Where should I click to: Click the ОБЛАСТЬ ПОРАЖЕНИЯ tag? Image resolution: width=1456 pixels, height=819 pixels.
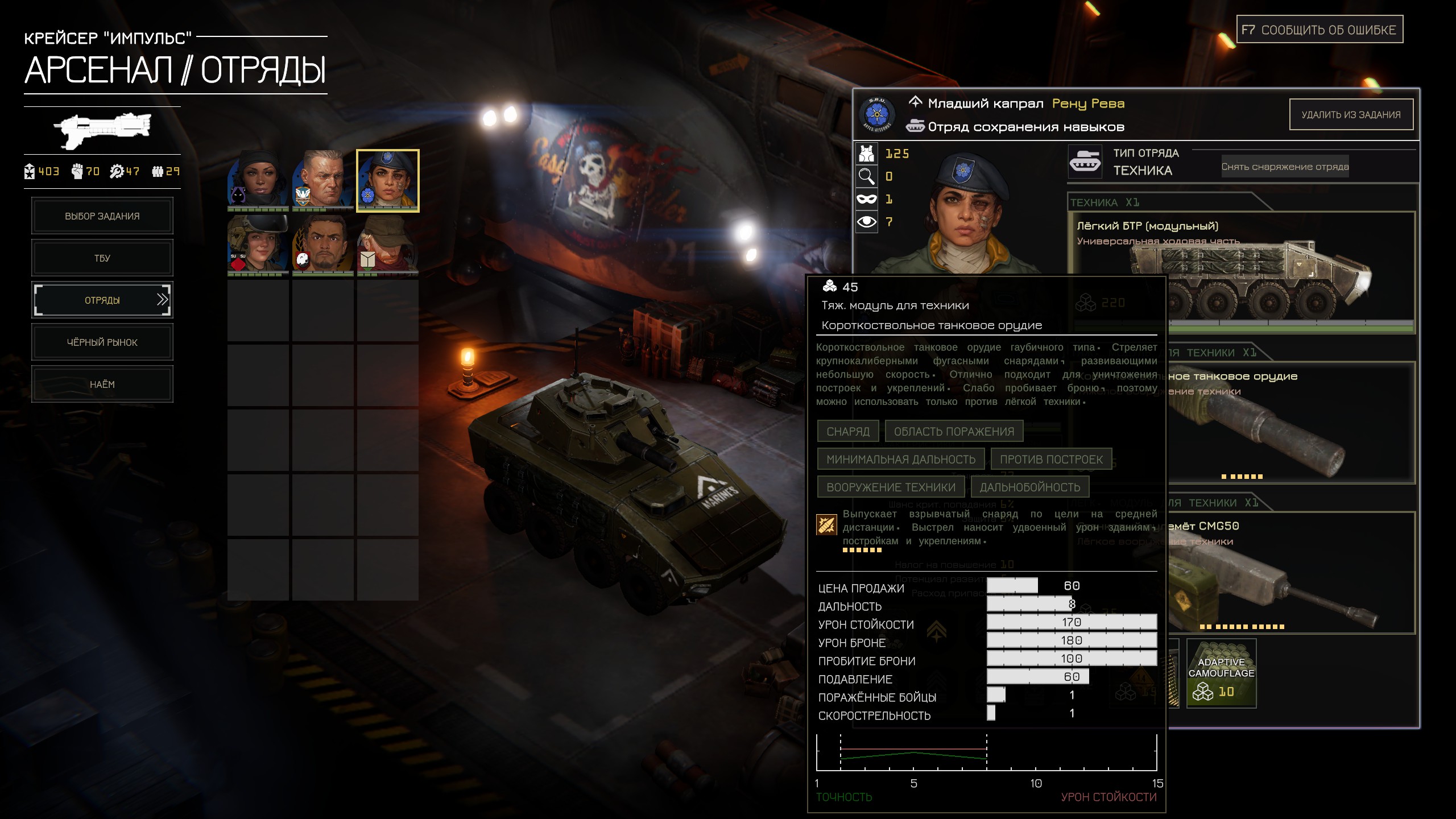pos(954,432)
